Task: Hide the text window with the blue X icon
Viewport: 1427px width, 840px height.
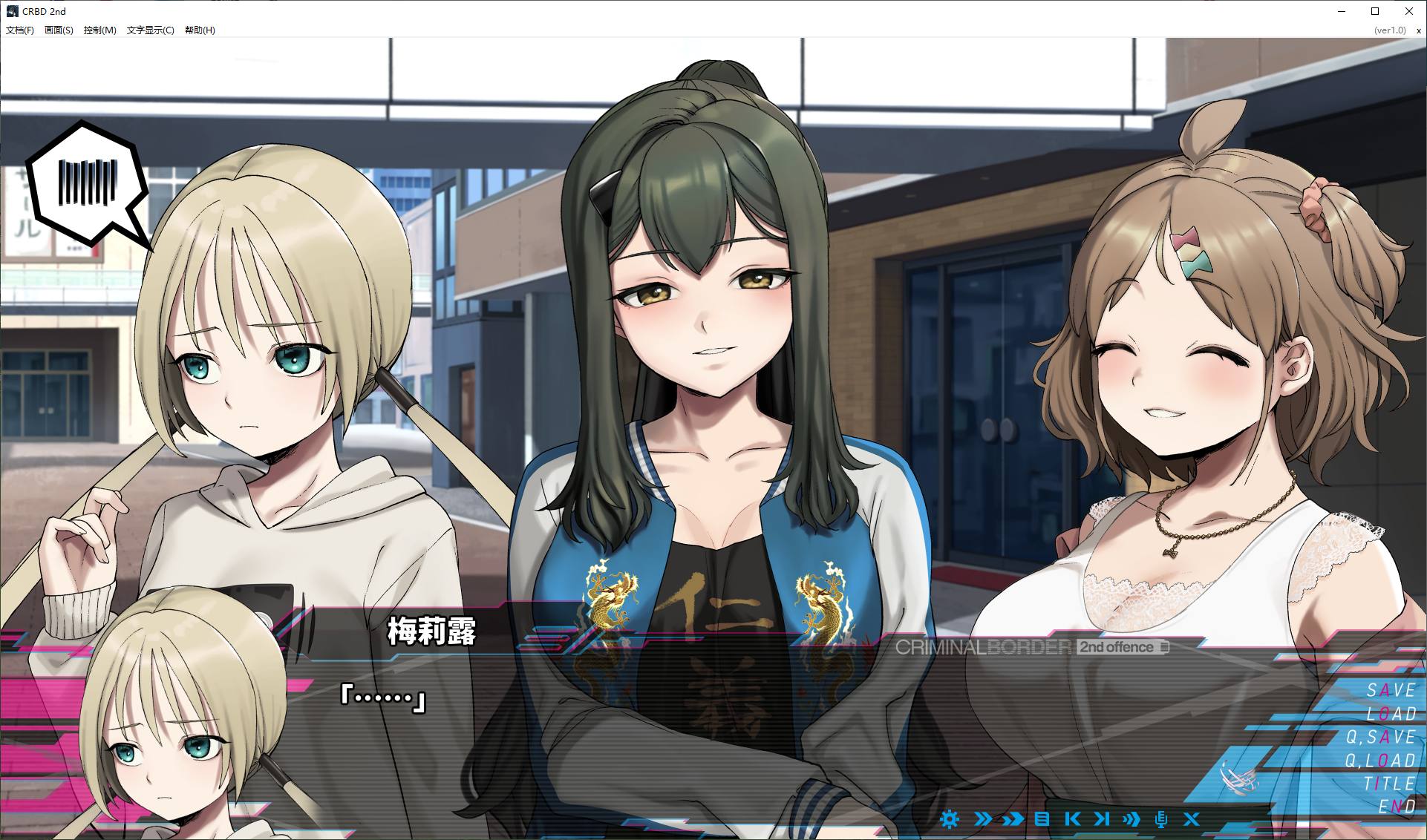Action: [x=1192, y=819]
